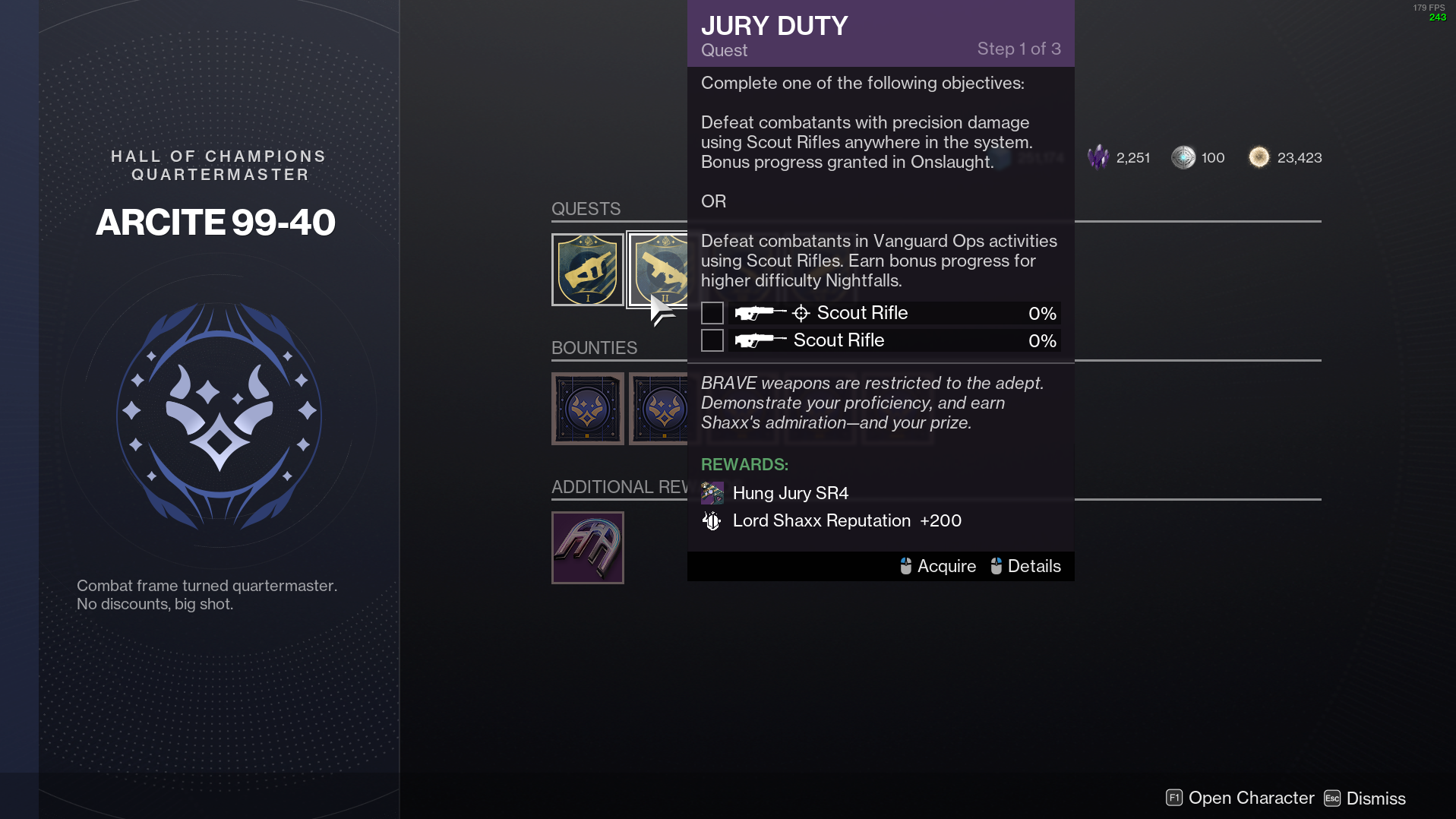Expand the BOUNTIES section header
This screenshot has height=819, width=1456.
pyautogui.click(x=594, y=347)
